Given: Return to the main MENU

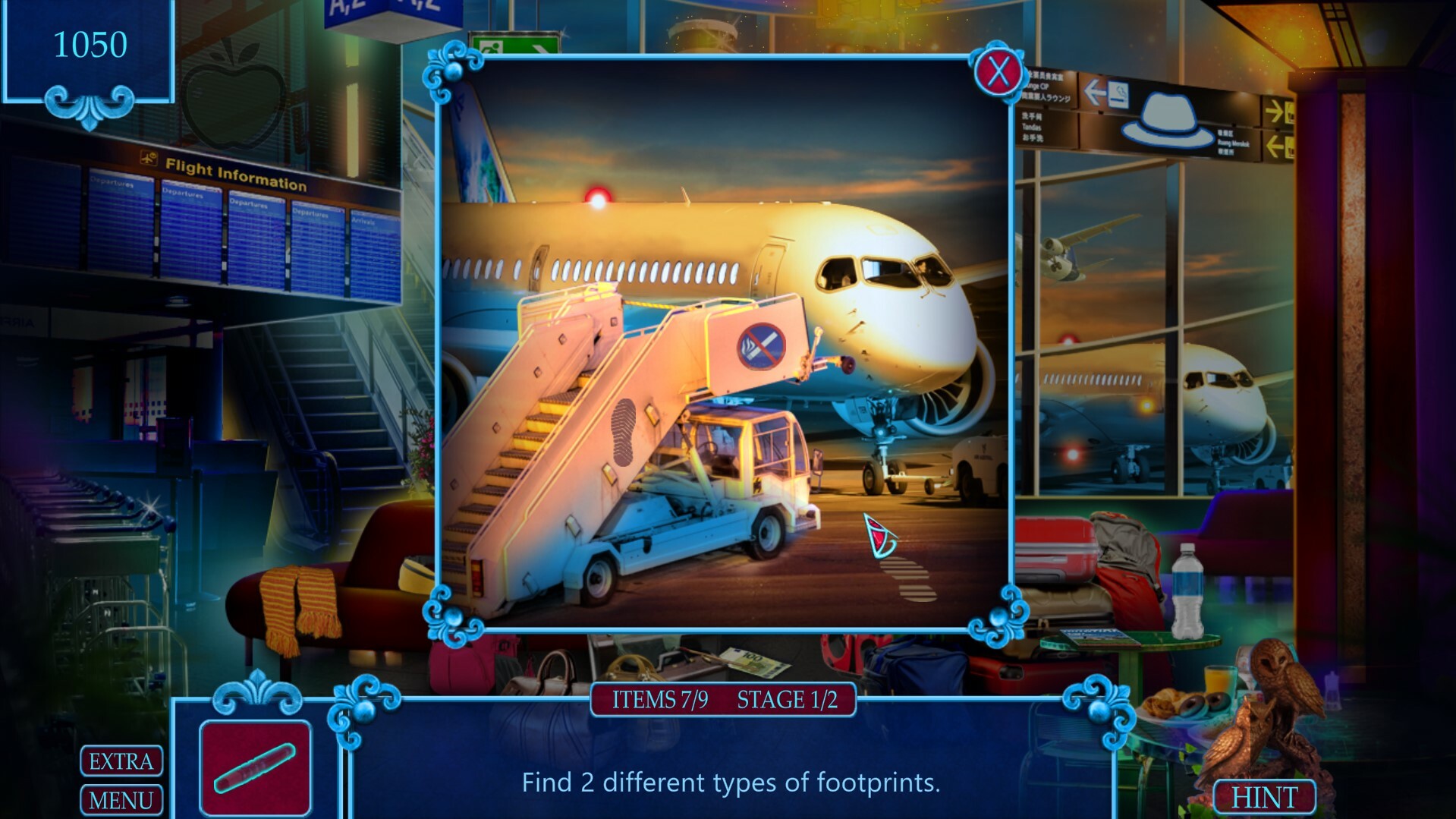Looking at the screenshot, I should point(121,799).
